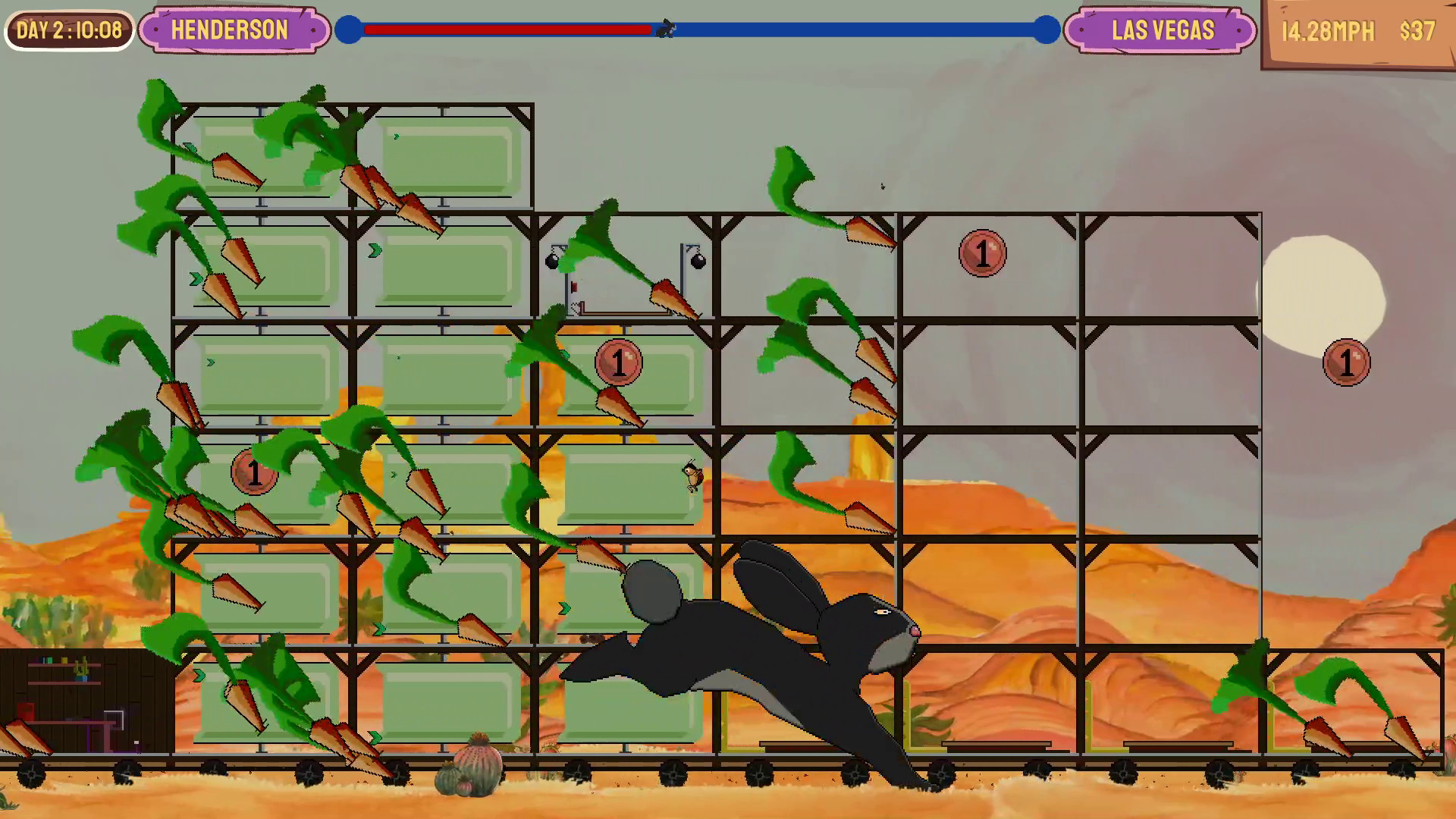1456x819 pixels.
Task: Expand the DAY 2 clock panel
Action: [68, 30]
